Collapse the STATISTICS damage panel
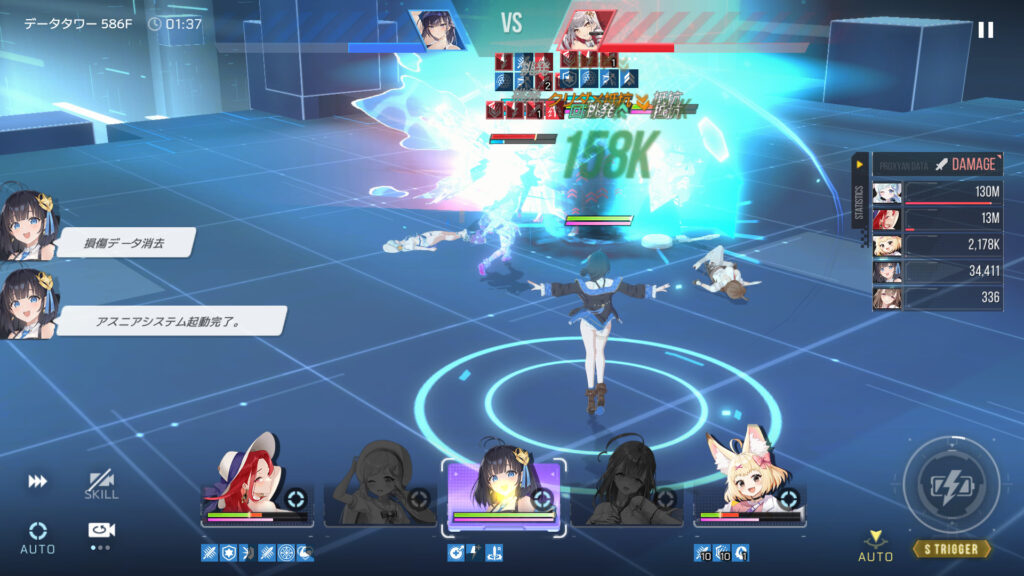Screen dimensions: 1024x576 859,163
